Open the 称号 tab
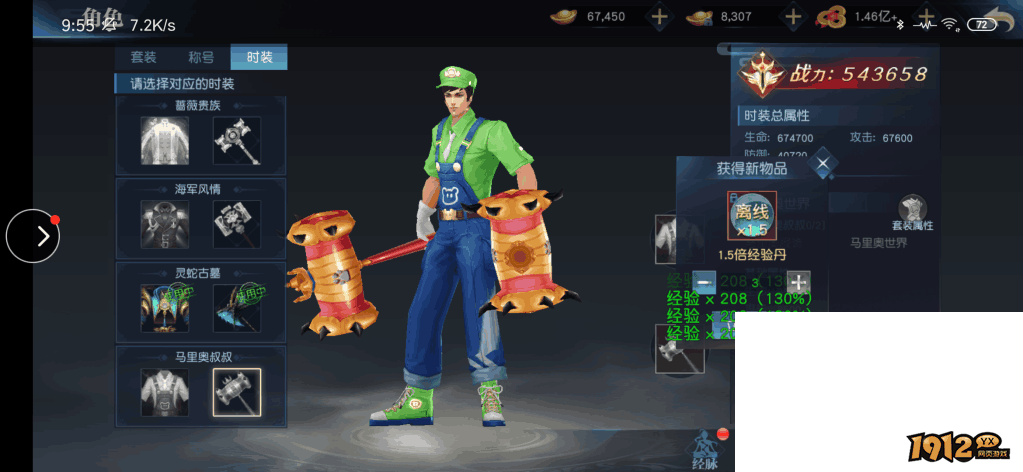Image resolution: width=1023 pixels, height=472 pixels. (201, 57)
